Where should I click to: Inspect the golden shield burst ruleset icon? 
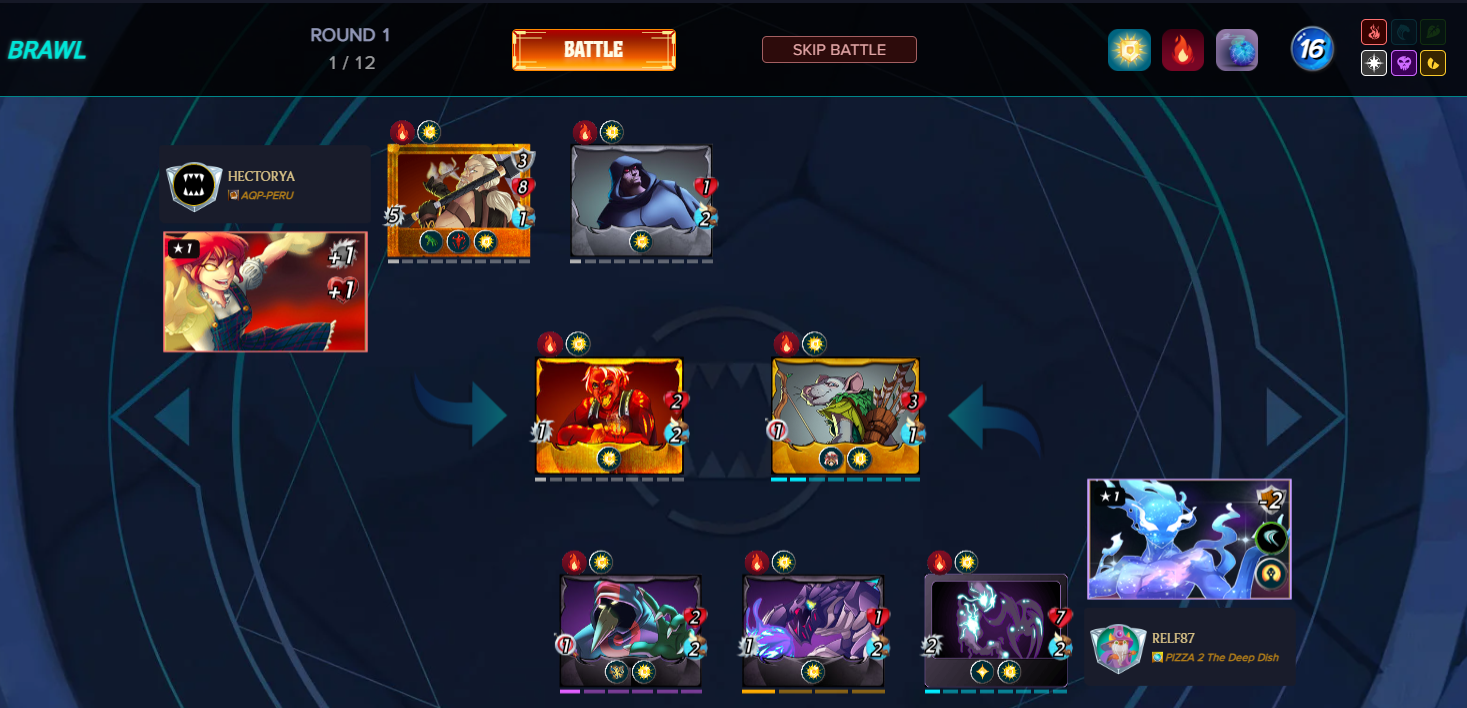1129,50
